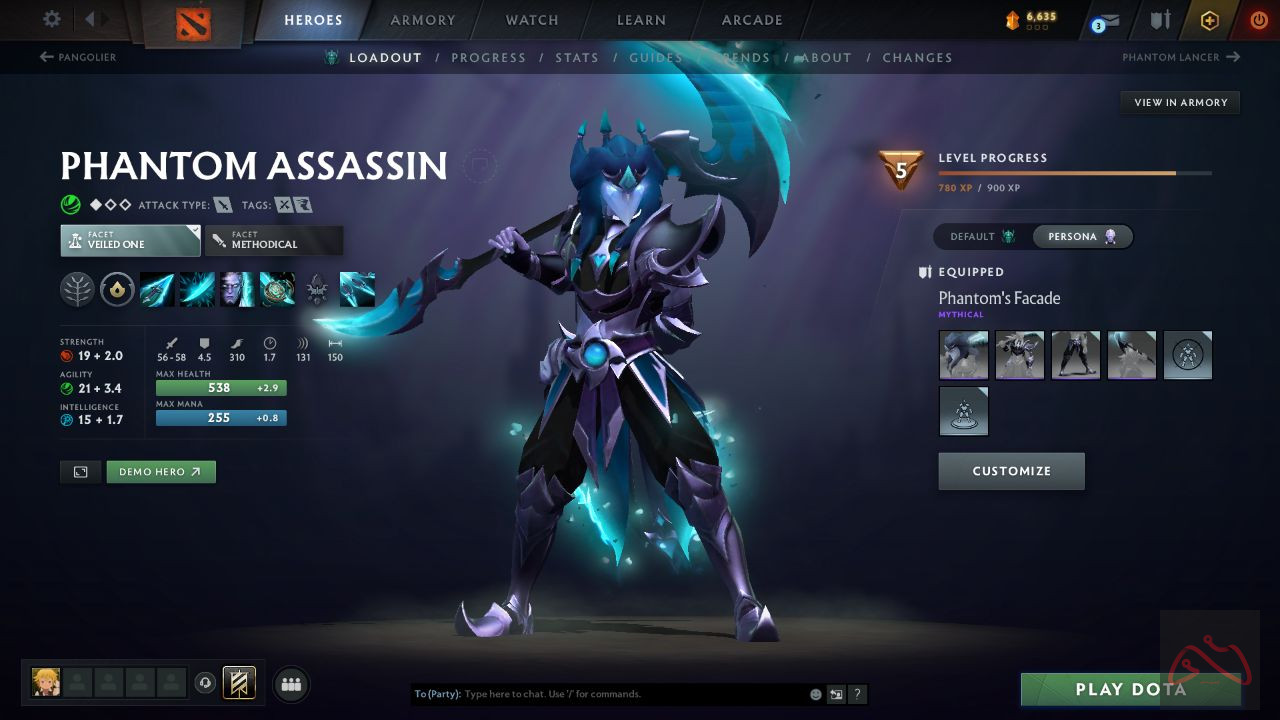The image size is (1280, 720).
Task: Go to the Learn tab
Action: click(641, 20)
